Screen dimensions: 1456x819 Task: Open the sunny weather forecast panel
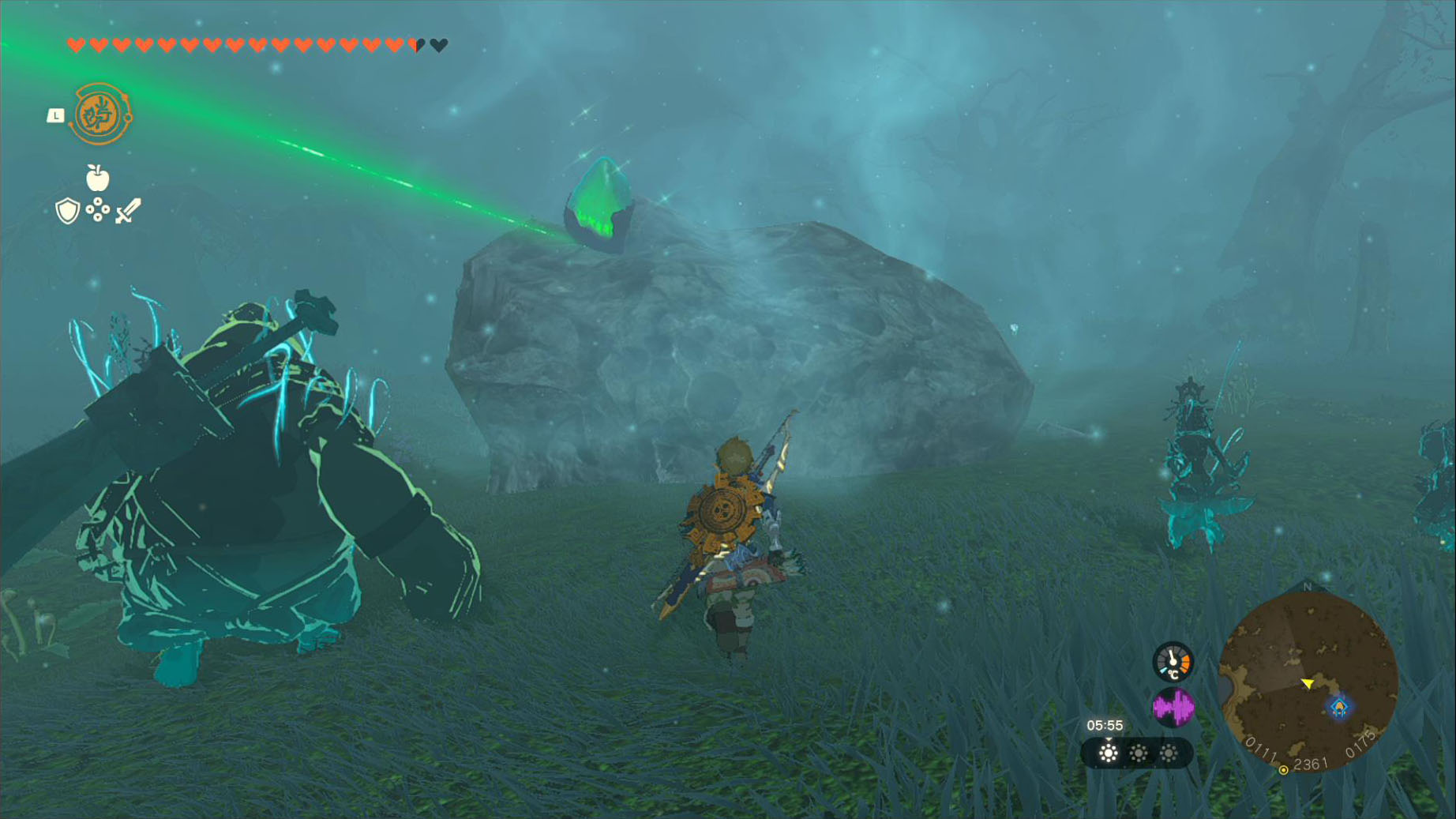pos(1137,753)
